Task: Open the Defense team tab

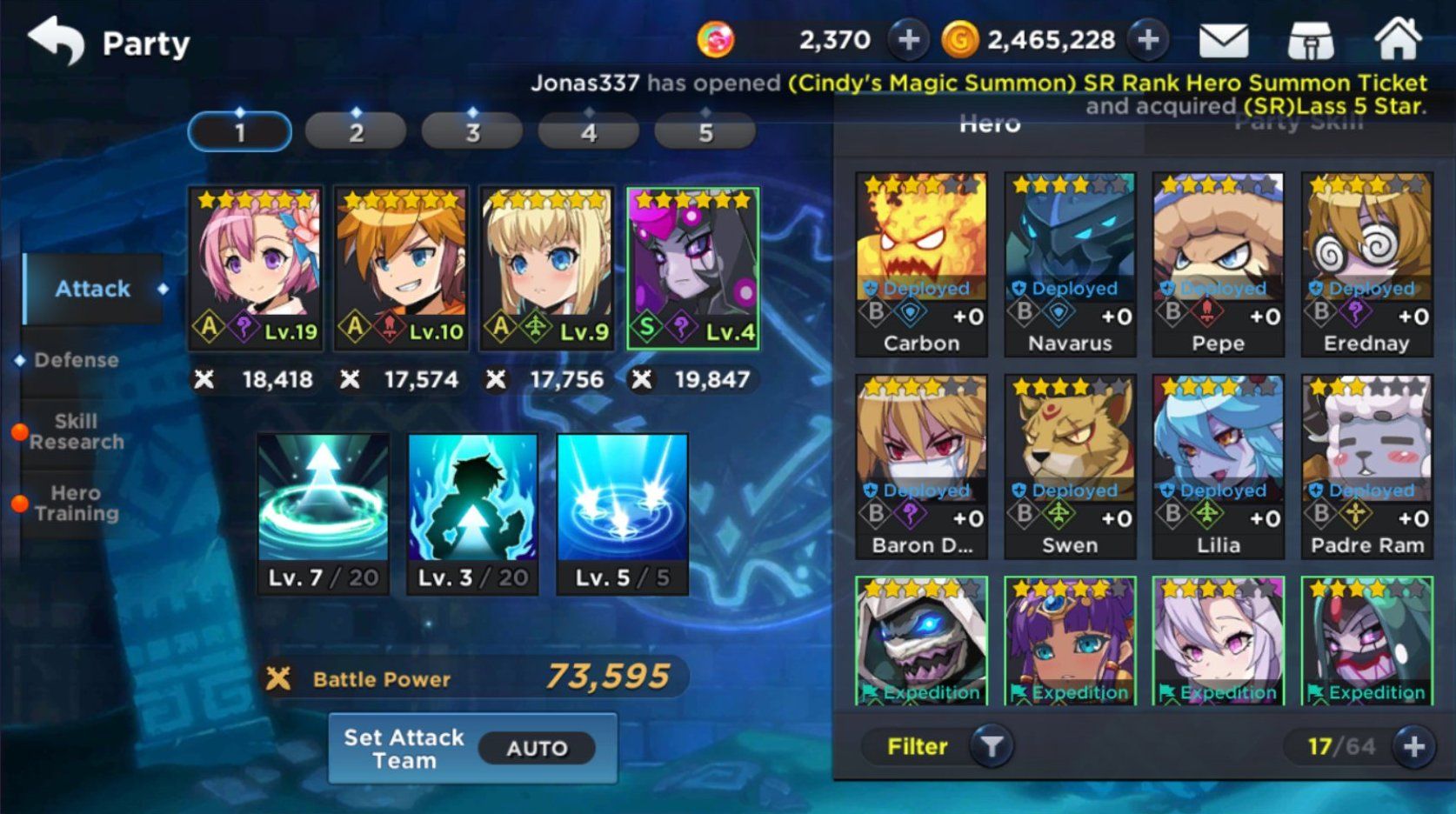Action: (x=77, y=360)
